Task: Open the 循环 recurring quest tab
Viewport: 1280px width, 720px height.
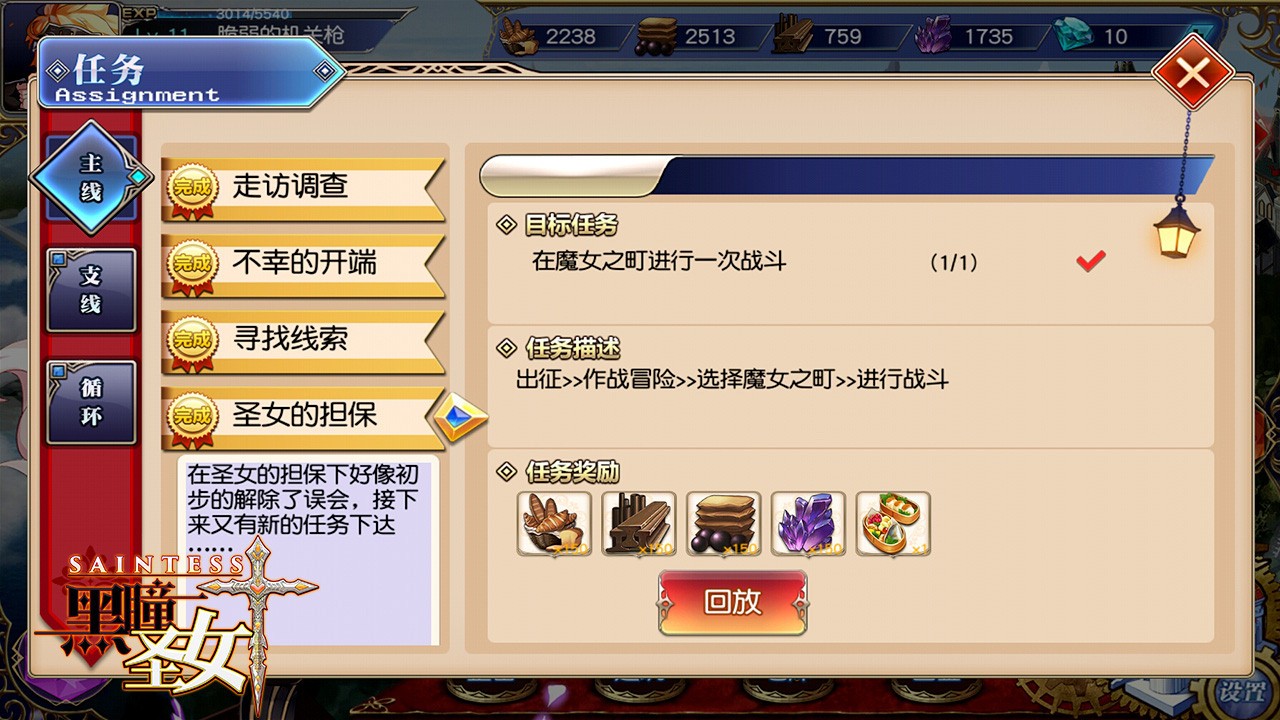Action: click(92, 398)
